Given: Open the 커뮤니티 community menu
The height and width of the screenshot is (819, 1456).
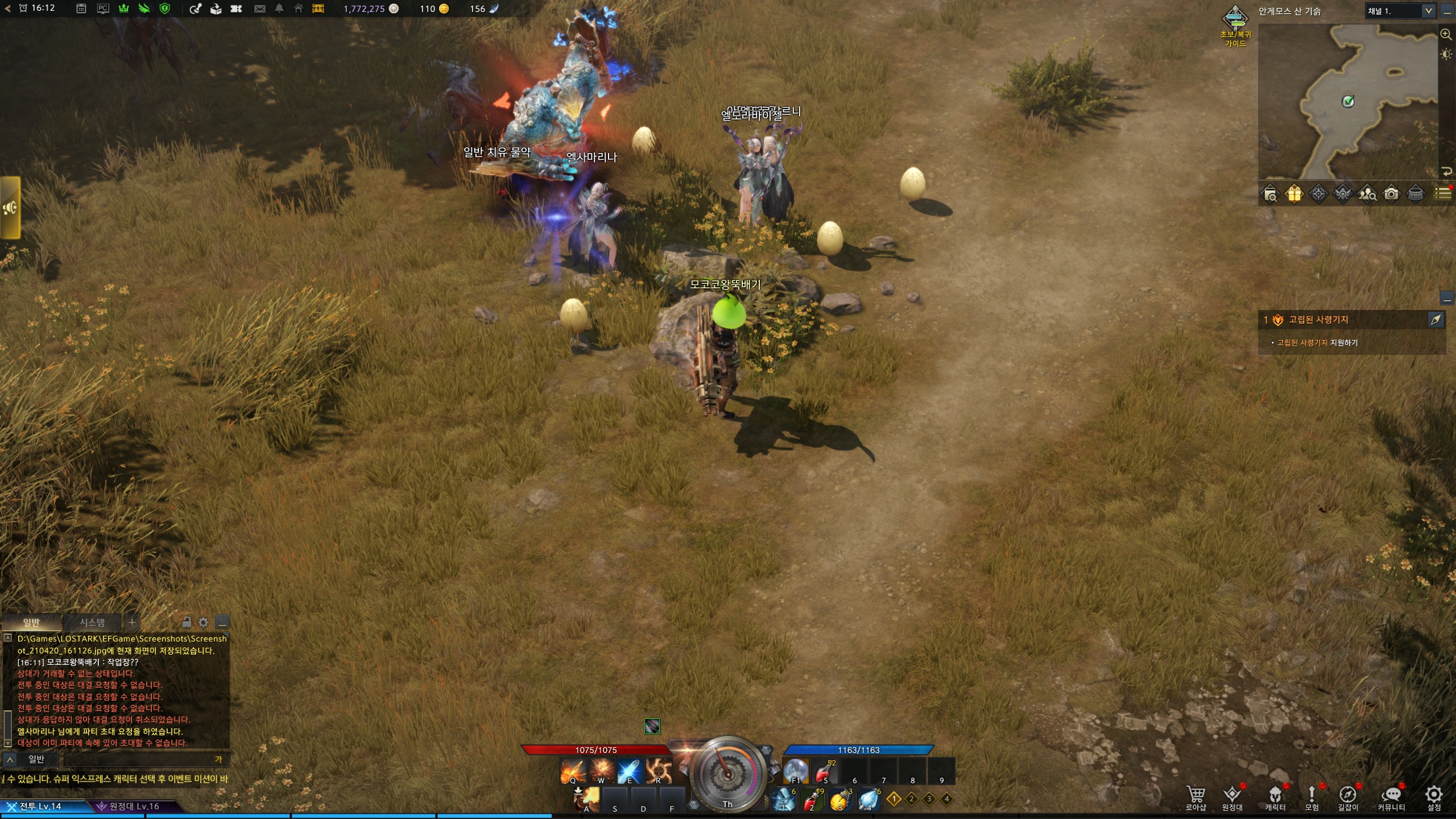Looking at the screenshot, I should pos(1391,797).
